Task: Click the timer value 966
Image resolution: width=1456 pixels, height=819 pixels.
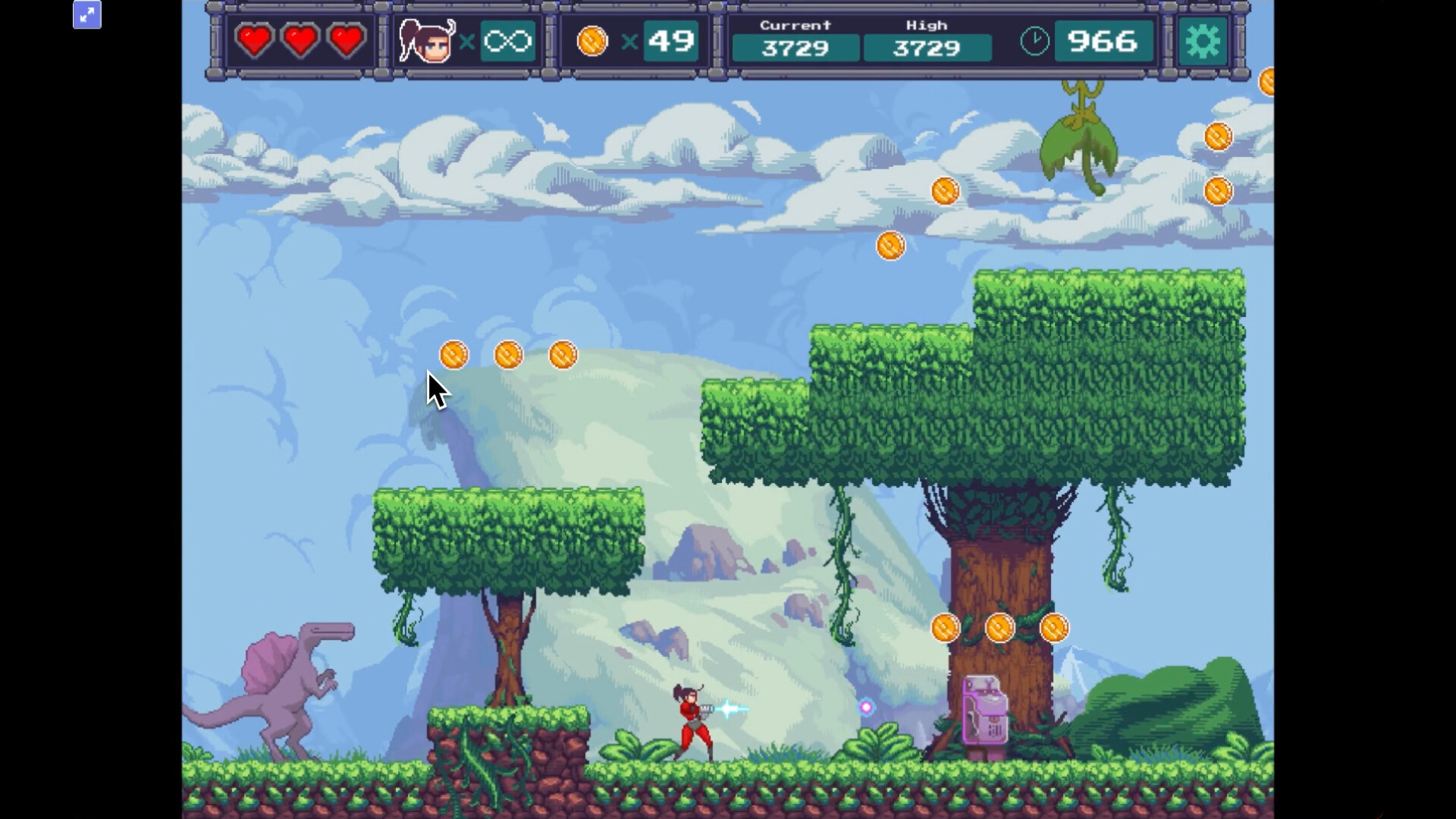Action: pyautogui.click(x=1103, y=42)
